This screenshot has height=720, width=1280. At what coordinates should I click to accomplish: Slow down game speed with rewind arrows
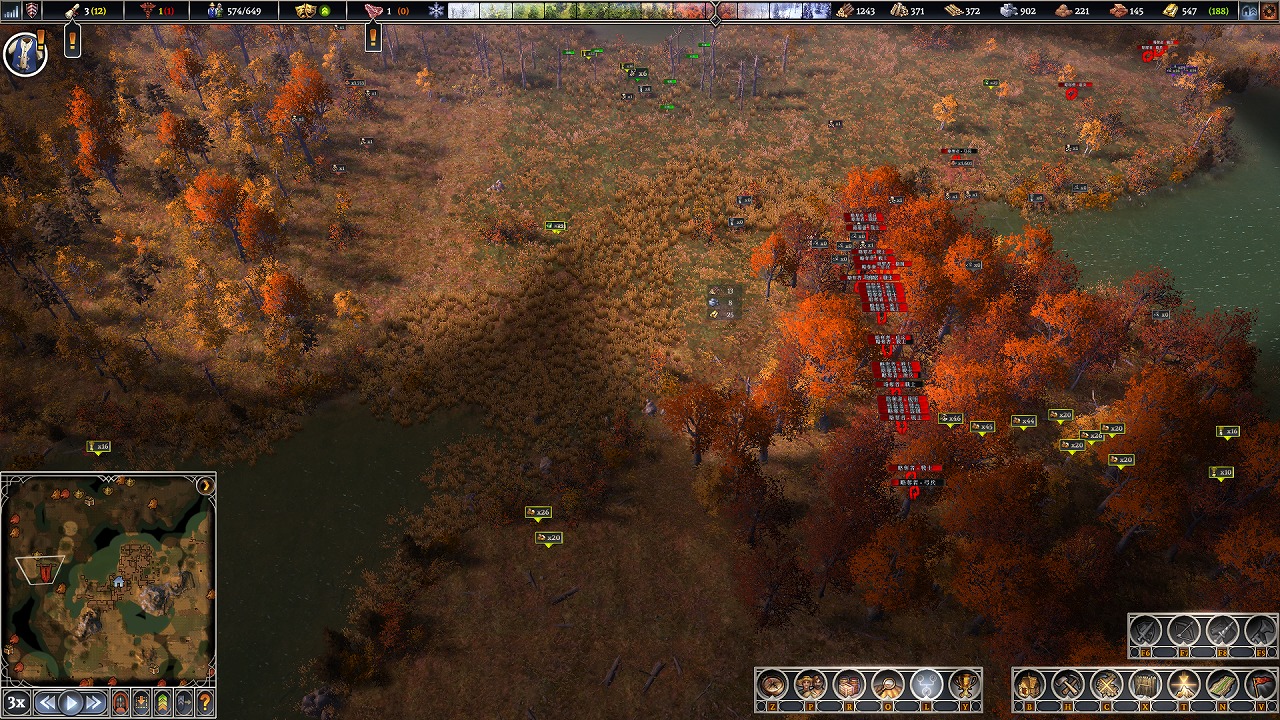[x=46, y=702]
